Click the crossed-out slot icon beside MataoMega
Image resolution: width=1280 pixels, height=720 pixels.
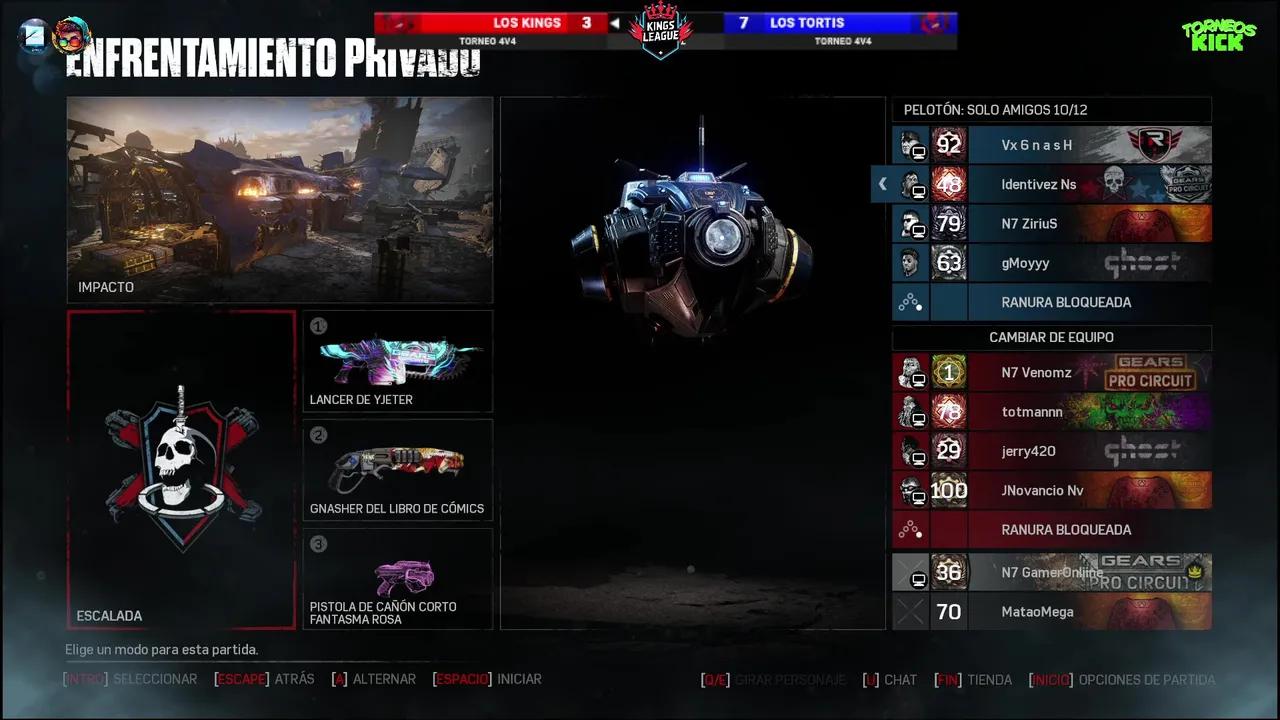pos(910,611)
